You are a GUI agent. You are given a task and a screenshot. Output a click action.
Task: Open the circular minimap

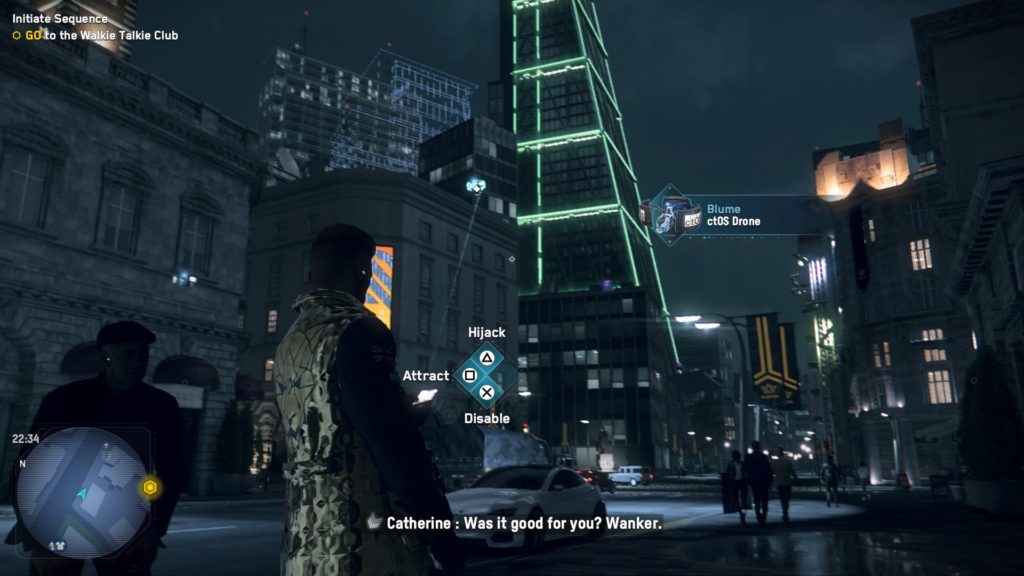[82, 492]
